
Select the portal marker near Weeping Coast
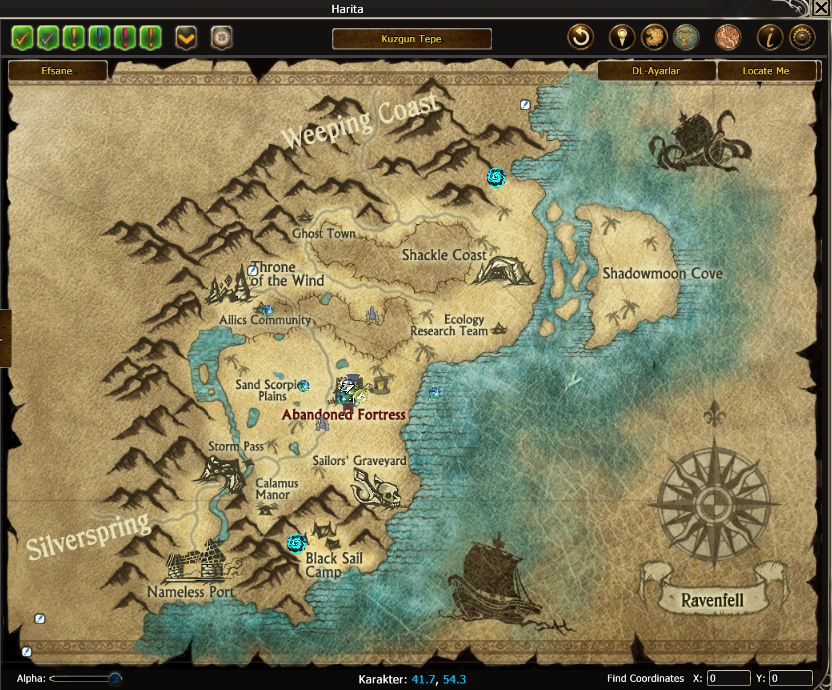[495, 177]
